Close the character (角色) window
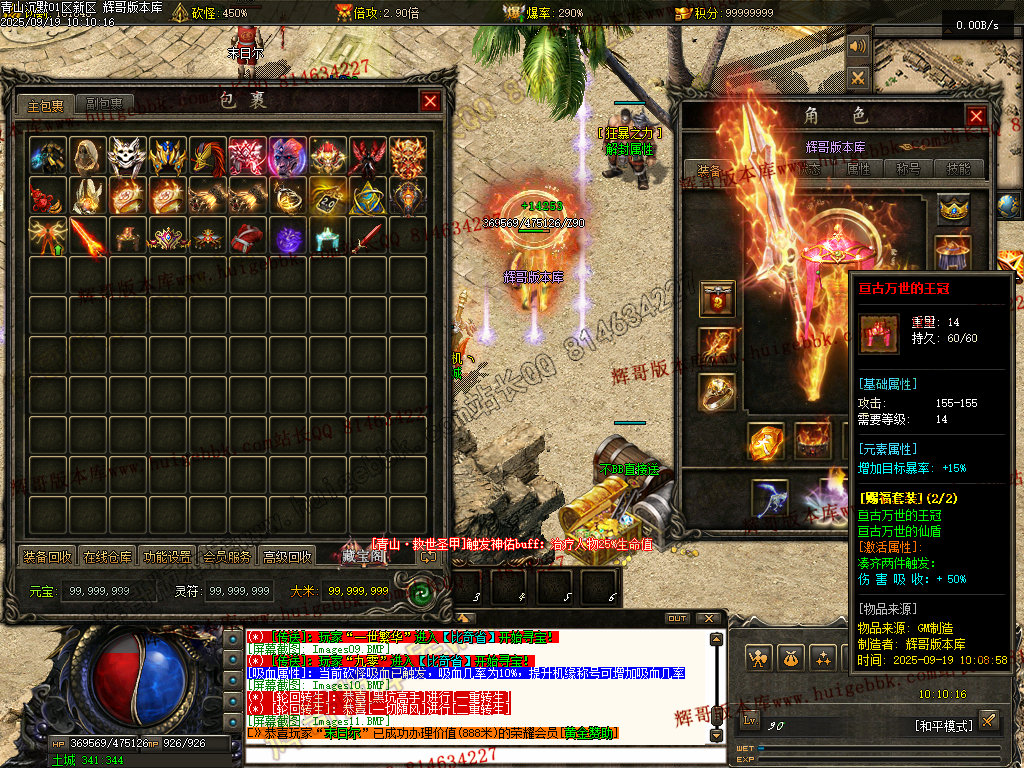The width and height of the screenshot is (1024, 768). 976,116
